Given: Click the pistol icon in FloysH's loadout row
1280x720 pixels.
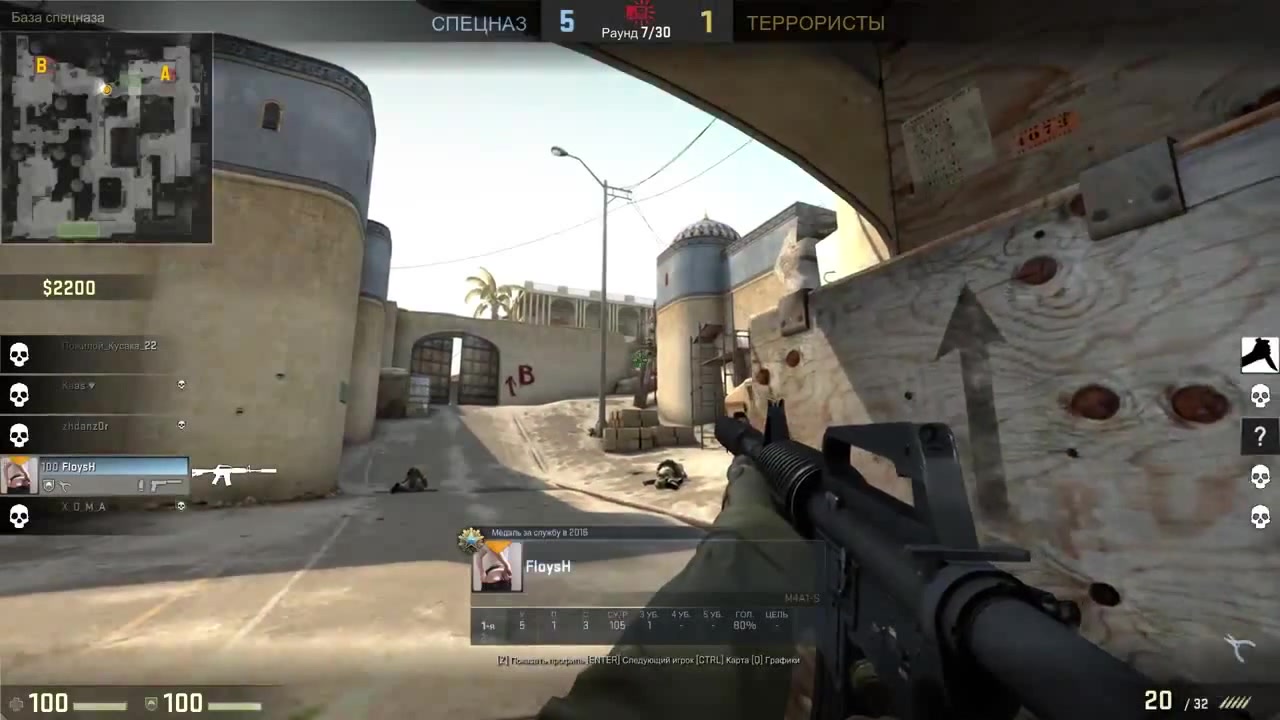Looking at the screenshot, I should pos(168,485).
